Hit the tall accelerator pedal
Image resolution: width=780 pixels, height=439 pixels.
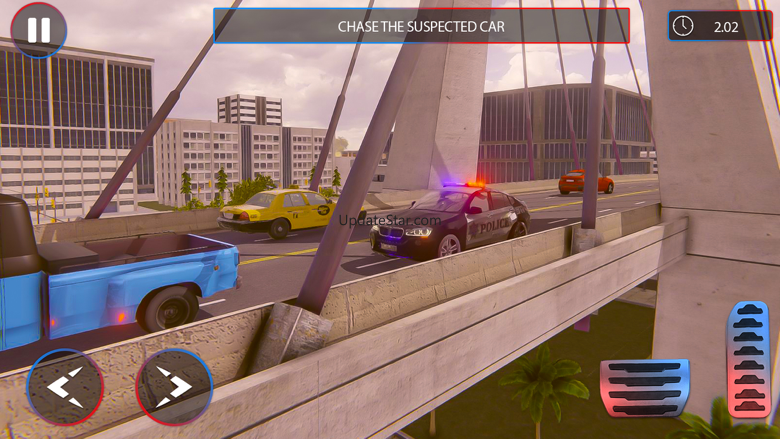coord(748,359)
